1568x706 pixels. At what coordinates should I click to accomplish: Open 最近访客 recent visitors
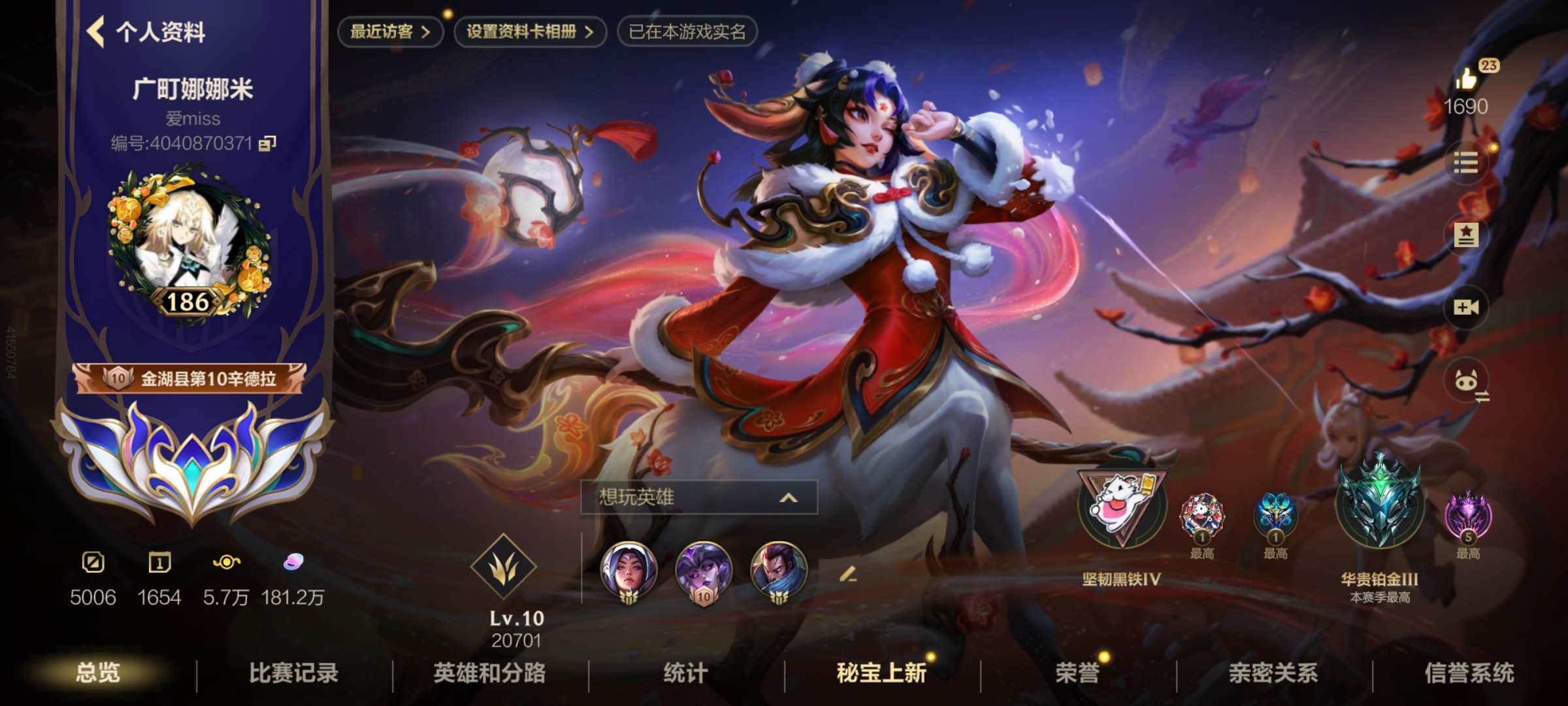391,29
